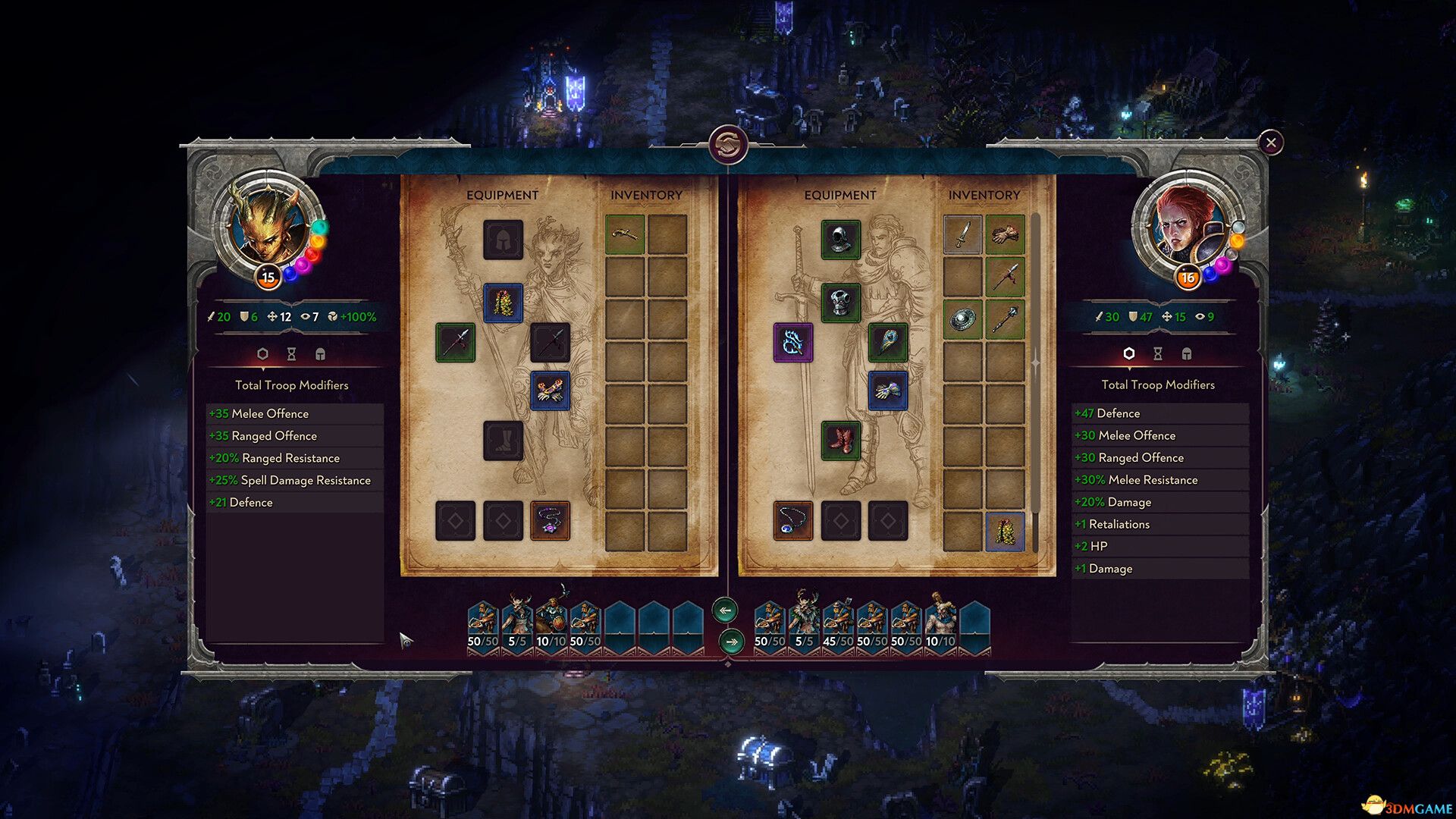1456x819 pixels.
Task: Pick up the pistol from the left inventory
Action: (x=625, y=235)
